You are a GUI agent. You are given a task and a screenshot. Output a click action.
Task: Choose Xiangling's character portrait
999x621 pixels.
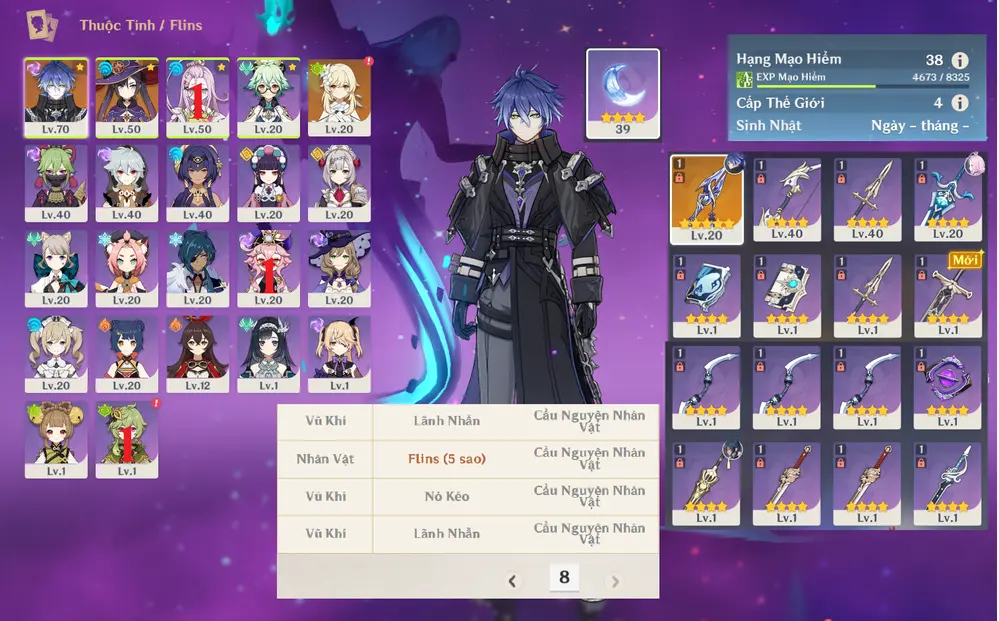point(127,351)
